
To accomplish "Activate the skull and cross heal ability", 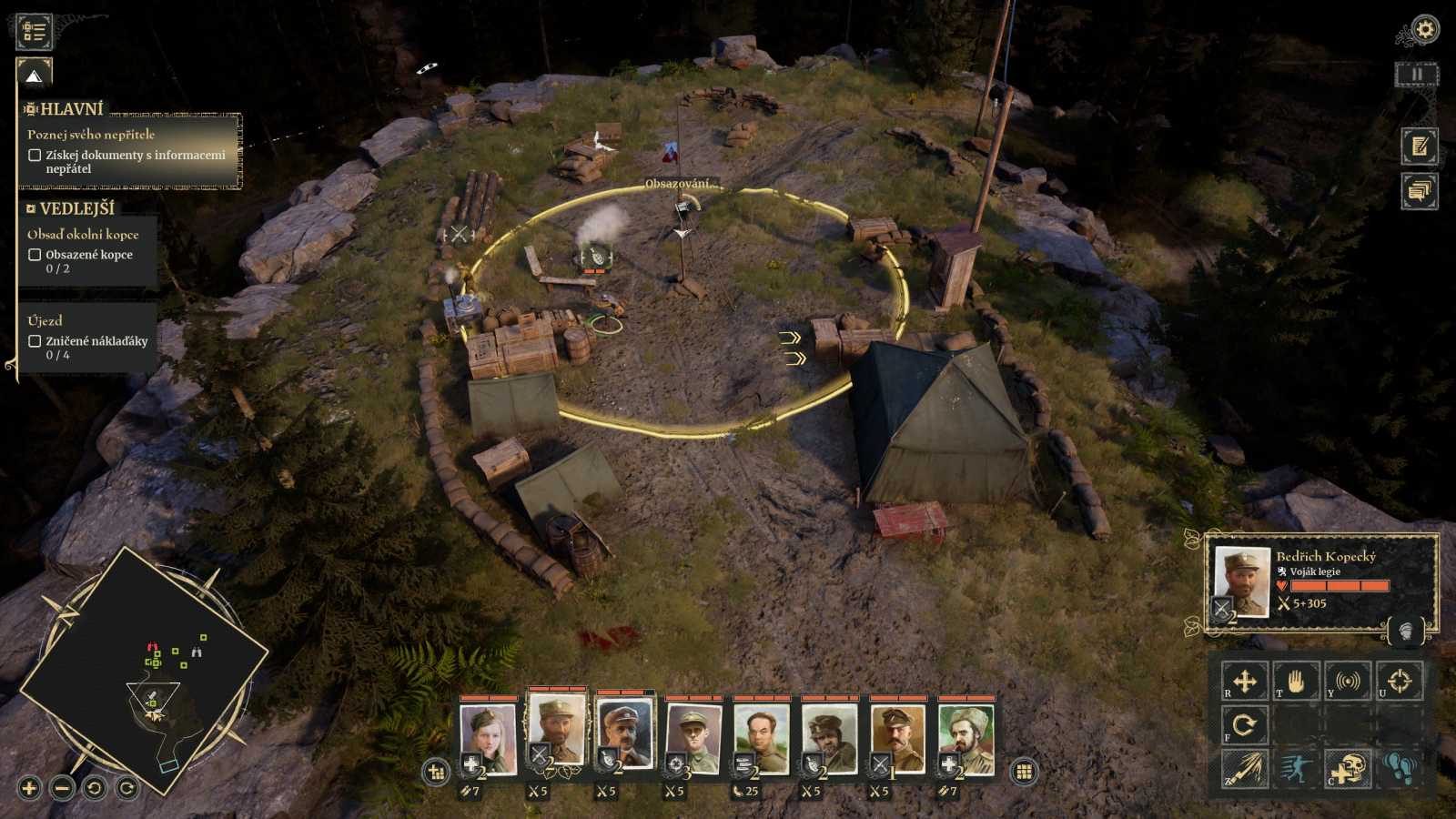I will click(x=1348, y=769).
